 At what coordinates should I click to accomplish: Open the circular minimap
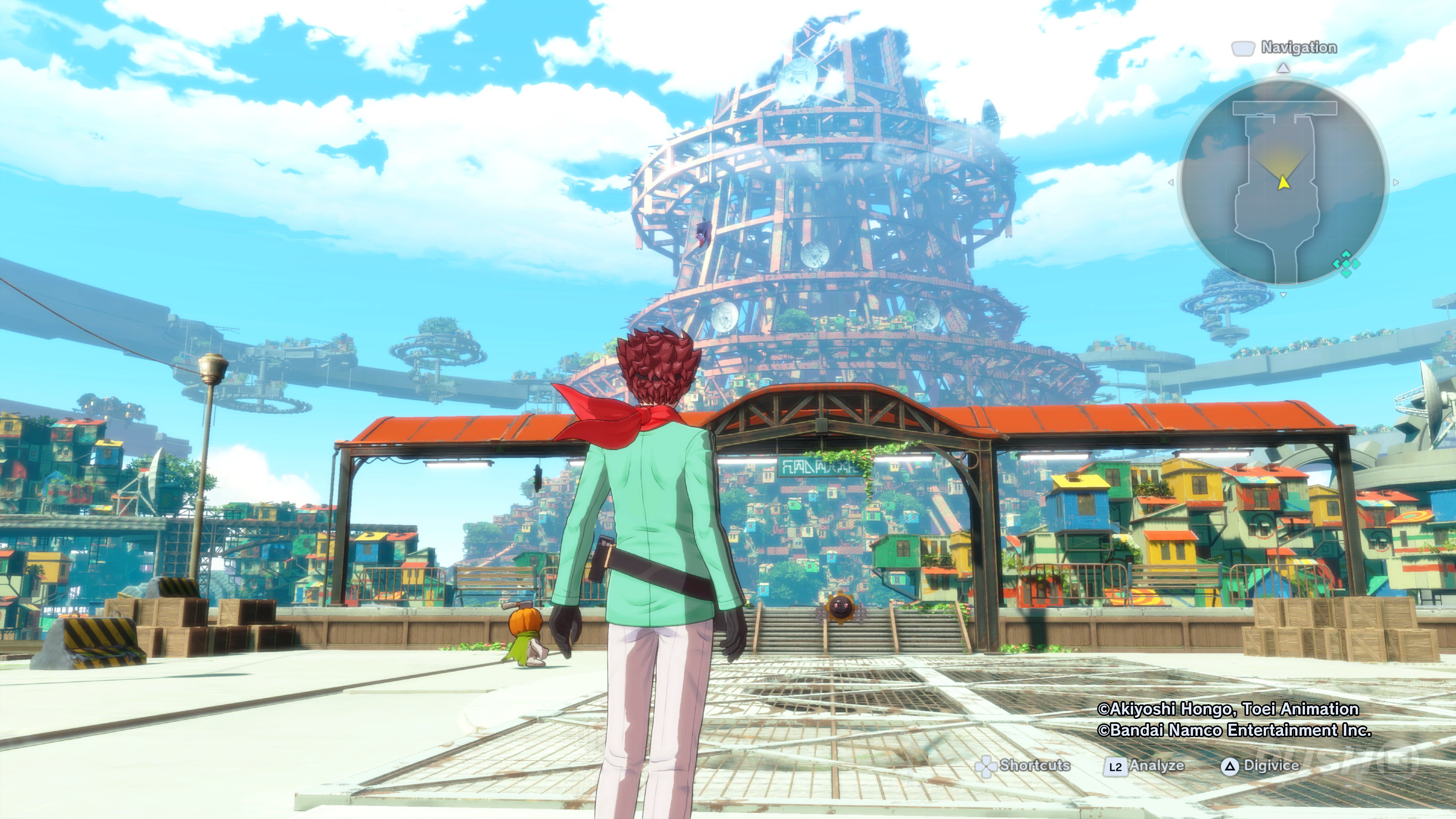tap(1282, 182)
